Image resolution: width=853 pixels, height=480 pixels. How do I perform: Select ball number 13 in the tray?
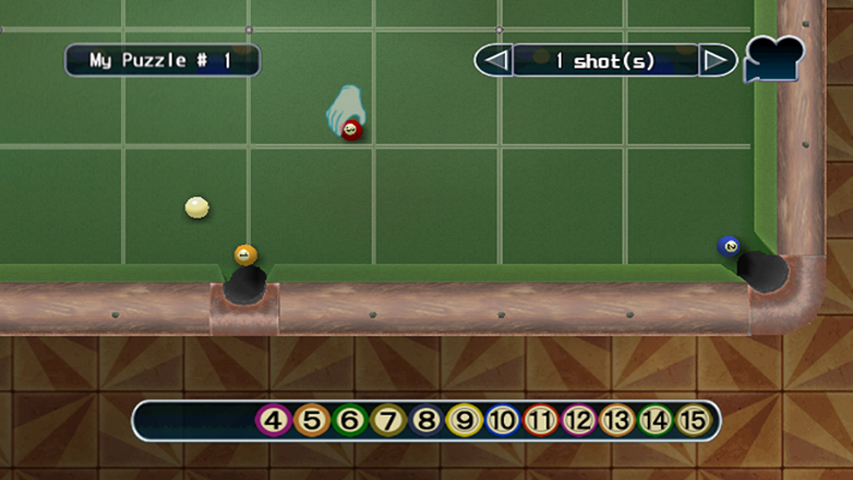616,421
